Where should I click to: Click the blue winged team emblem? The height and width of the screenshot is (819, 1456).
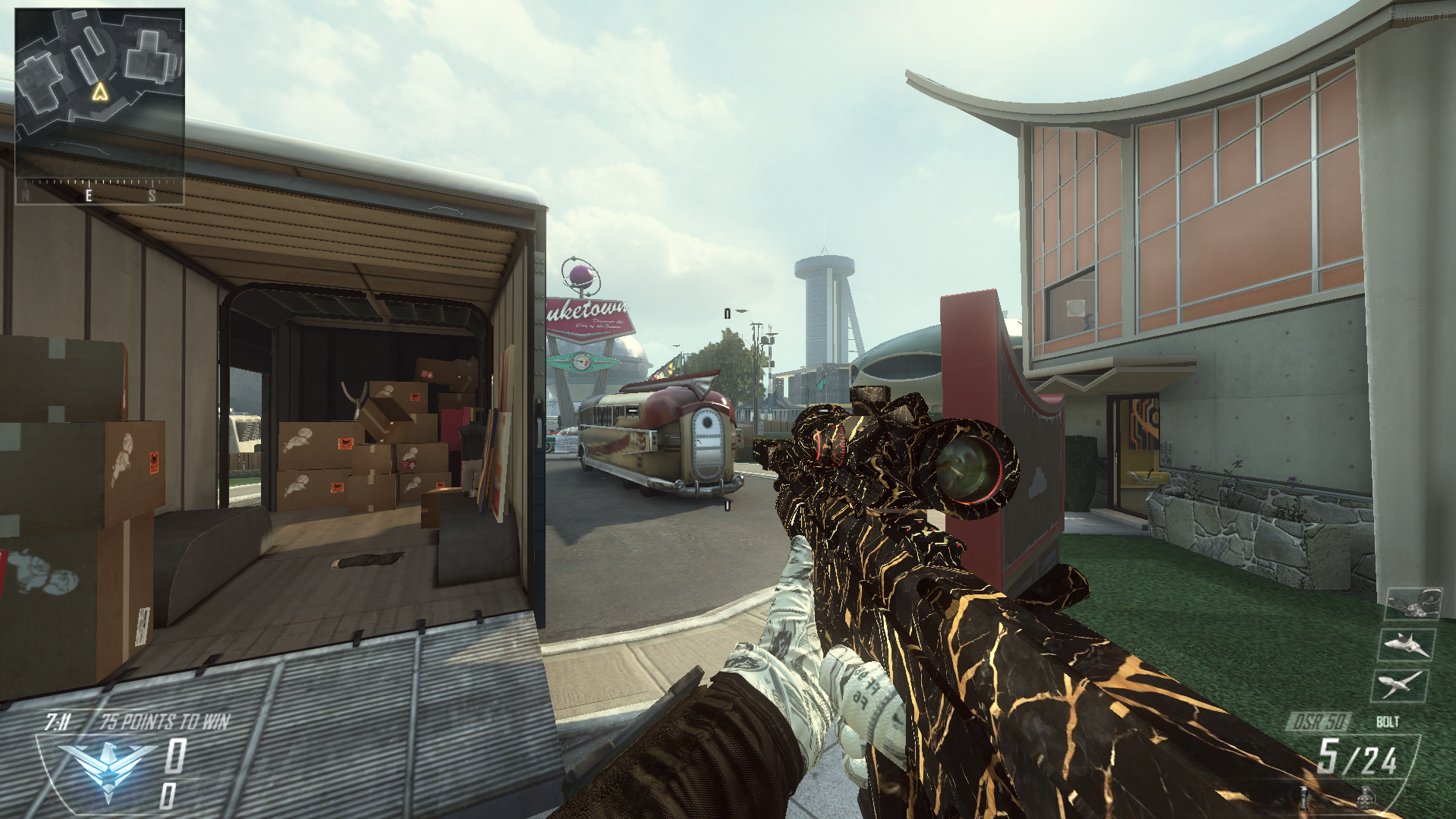107,767
